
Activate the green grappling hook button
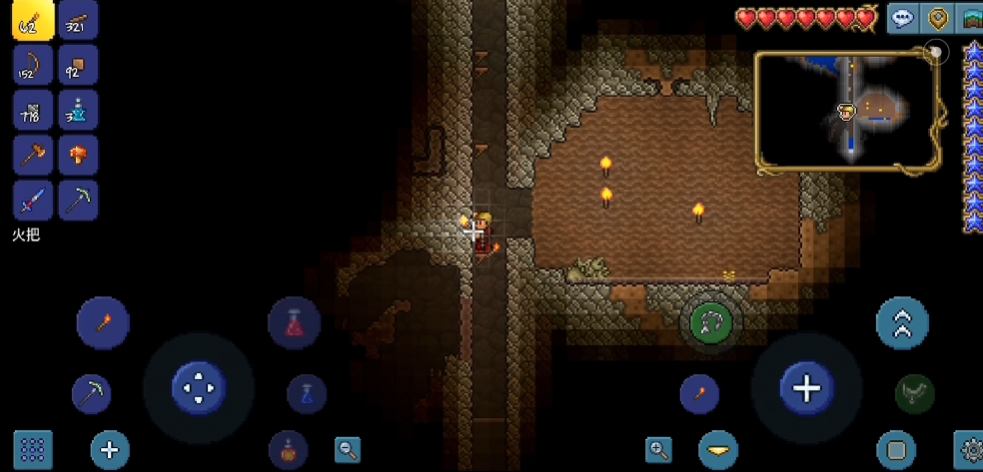tap(711, 322)
